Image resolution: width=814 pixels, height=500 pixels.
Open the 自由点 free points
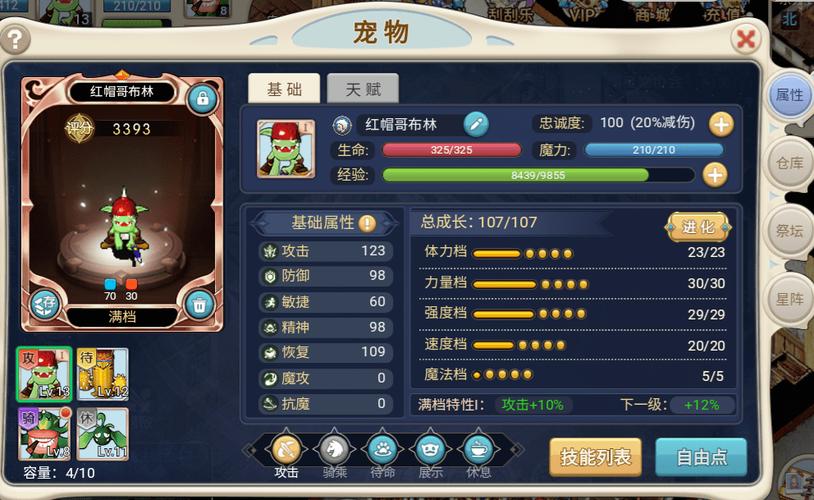701,457
